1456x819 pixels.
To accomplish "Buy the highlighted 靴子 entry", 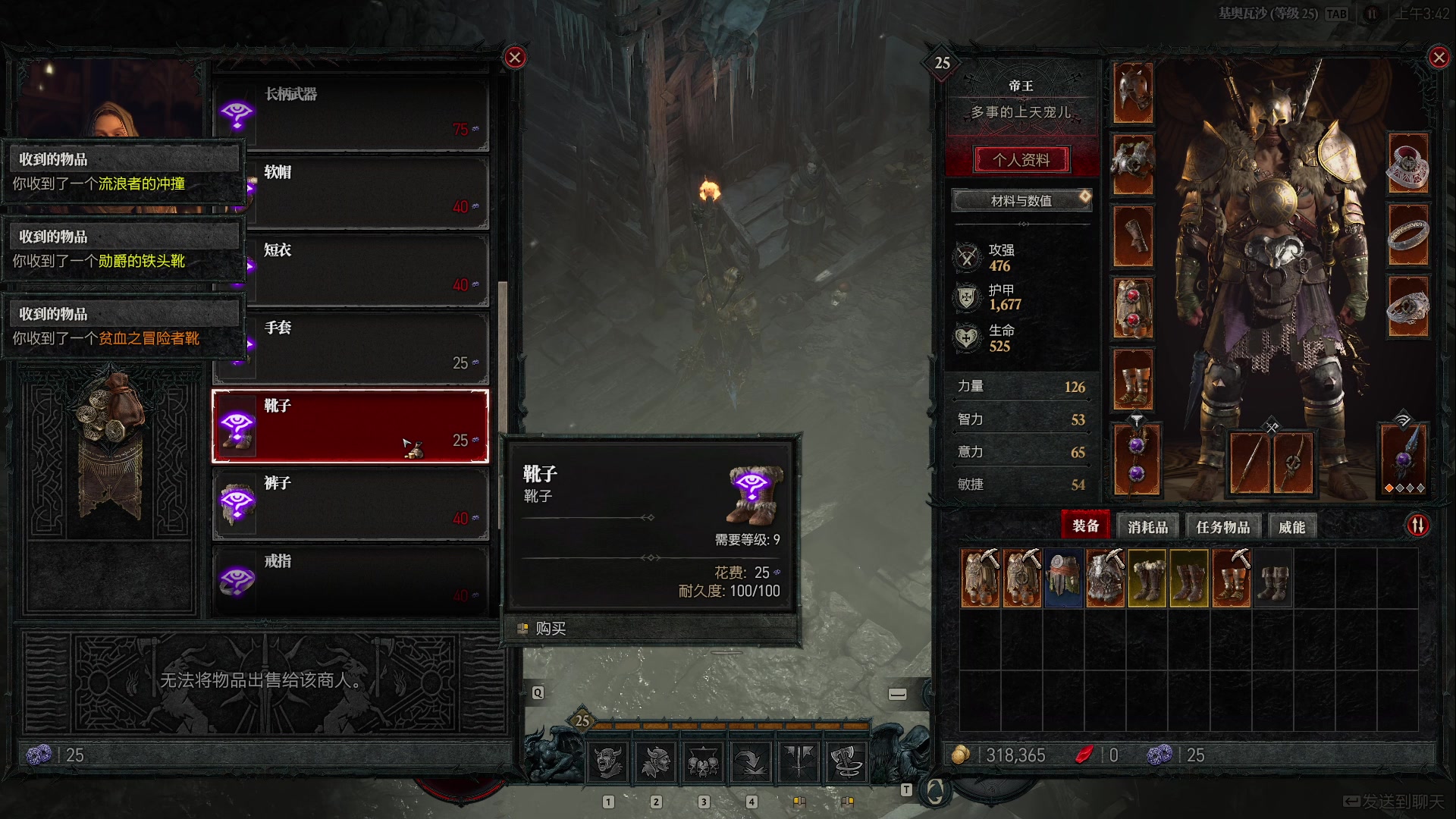I will [350, 425].
